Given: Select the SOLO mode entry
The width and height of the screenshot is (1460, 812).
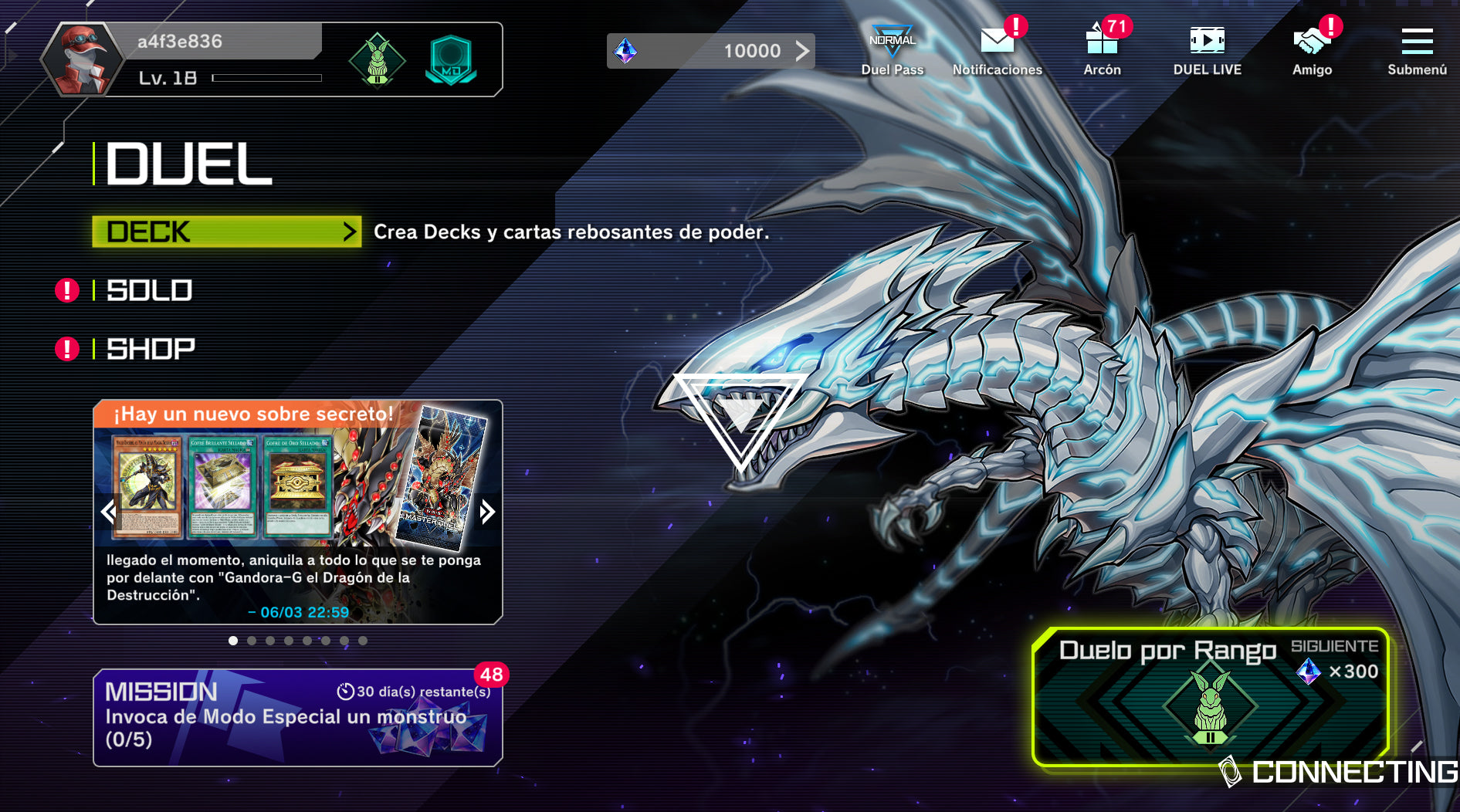Looking at the screenshot, I should pos(149,290).
